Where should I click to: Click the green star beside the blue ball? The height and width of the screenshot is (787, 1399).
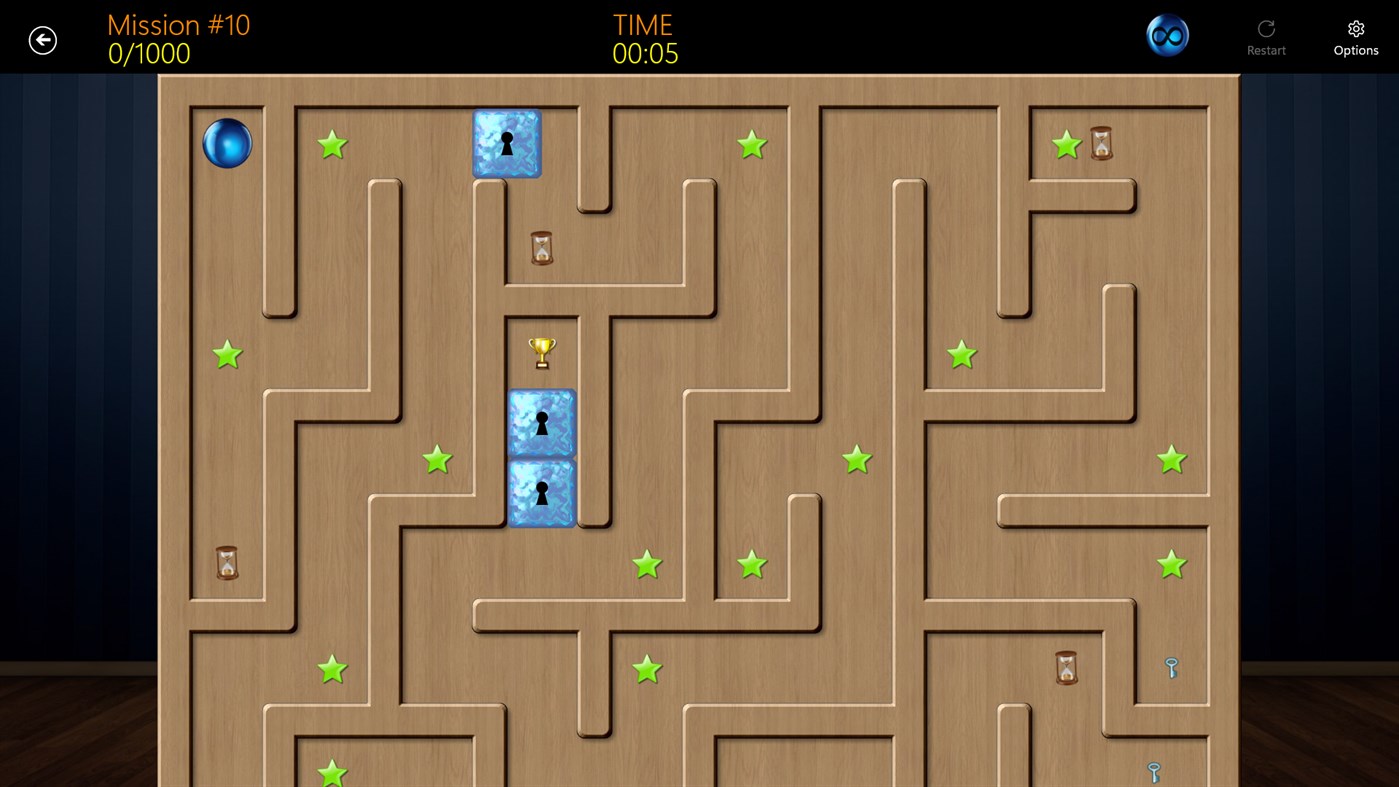point(332,145)
